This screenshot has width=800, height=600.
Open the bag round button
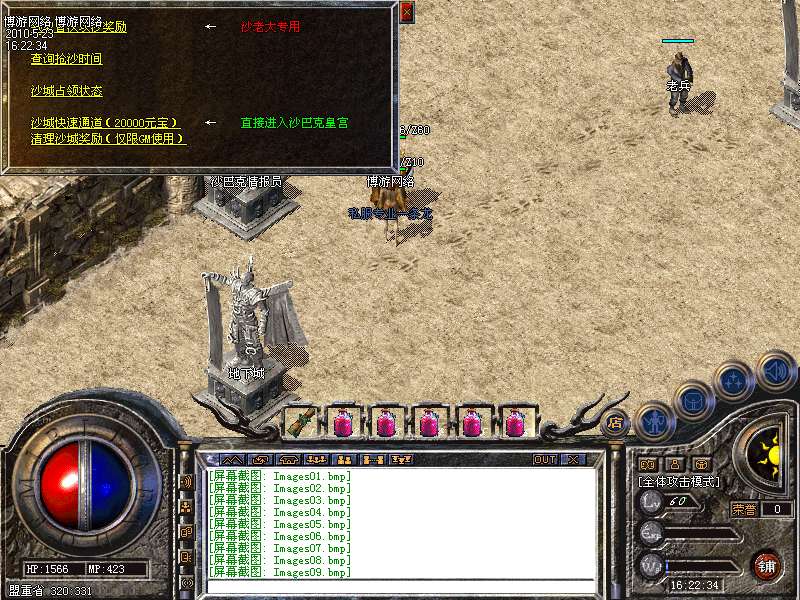pos(693,400)
